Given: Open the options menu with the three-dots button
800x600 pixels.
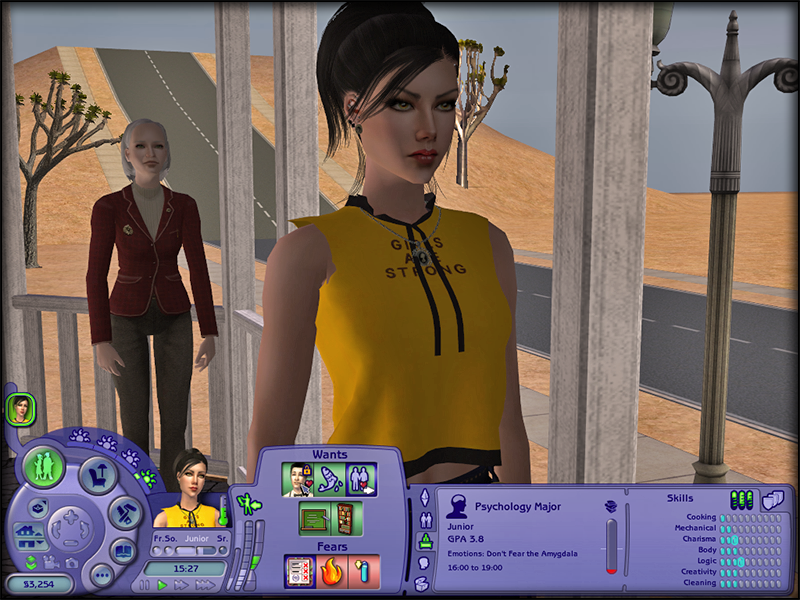Looking at the screenshot, I should (100, 575).
